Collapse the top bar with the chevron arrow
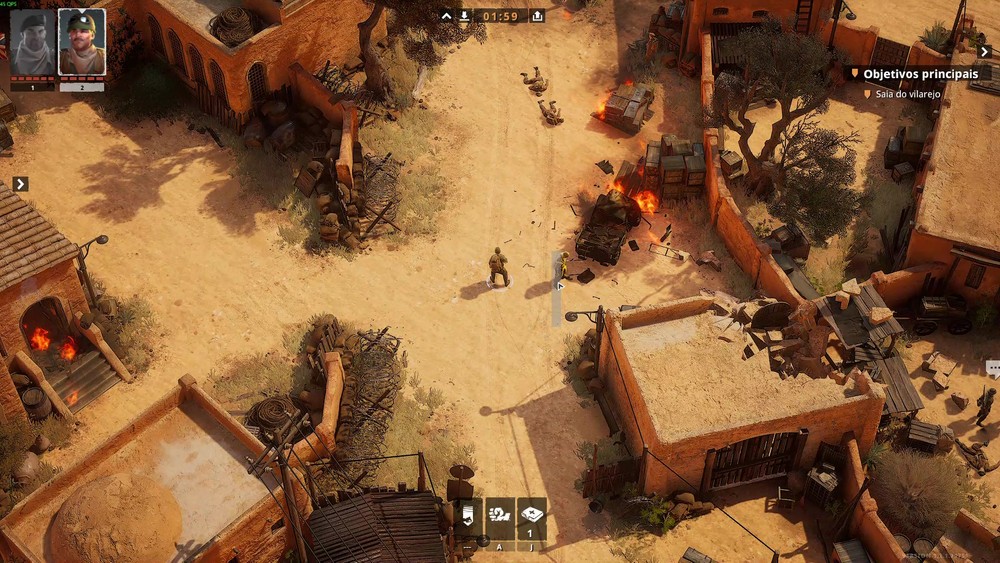This screenshot has height=563, width=1000. 446,16
